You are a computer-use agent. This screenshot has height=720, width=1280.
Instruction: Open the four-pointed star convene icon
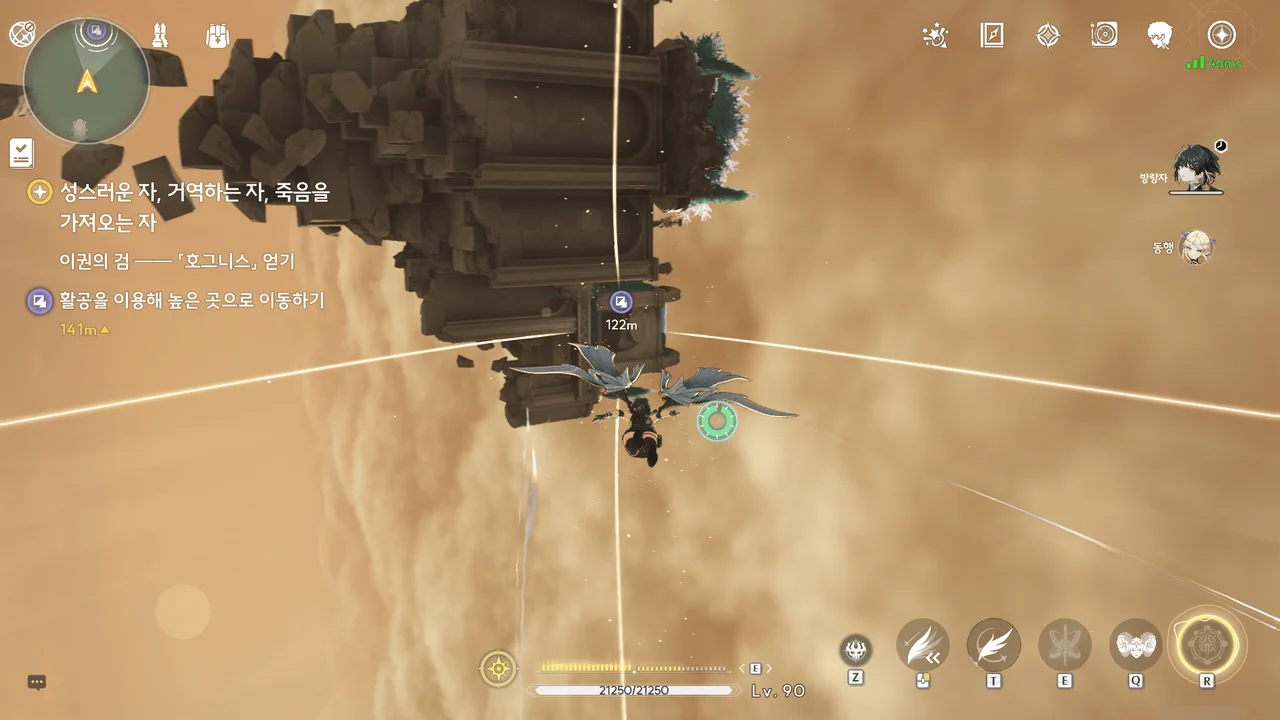pos(1048,36)
